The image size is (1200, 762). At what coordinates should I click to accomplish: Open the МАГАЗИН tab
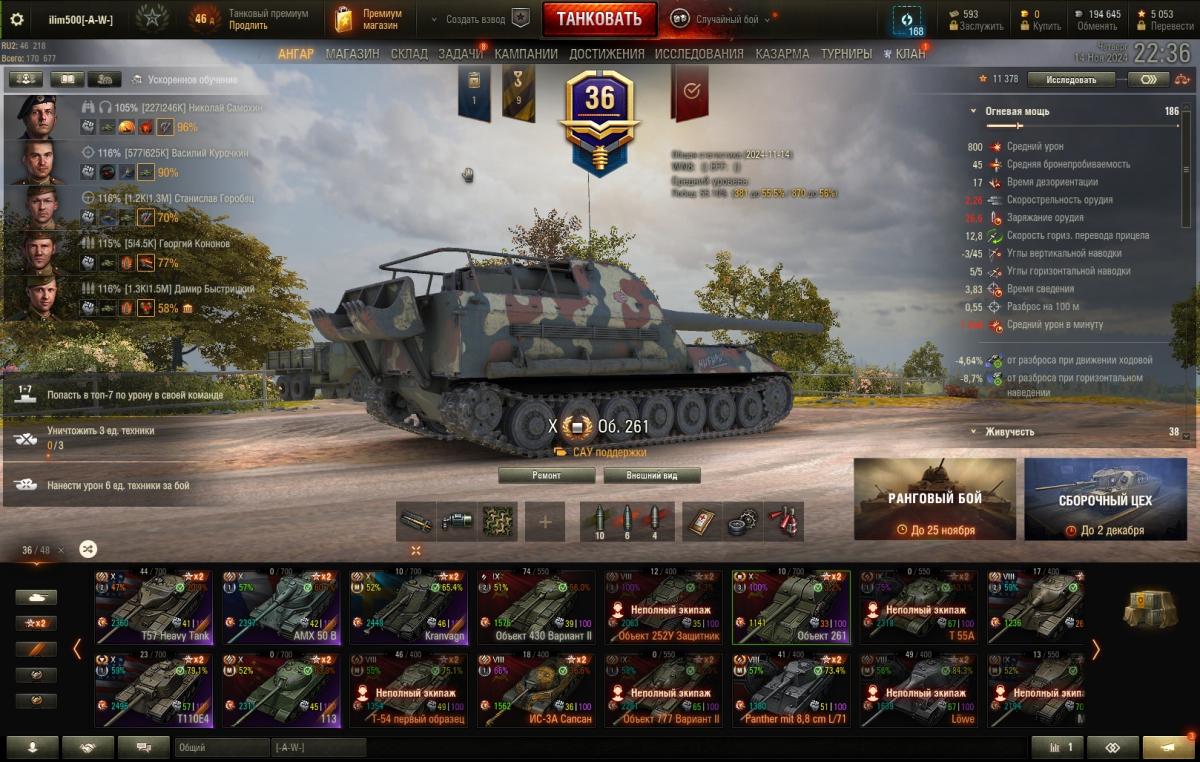pos(352,54)
